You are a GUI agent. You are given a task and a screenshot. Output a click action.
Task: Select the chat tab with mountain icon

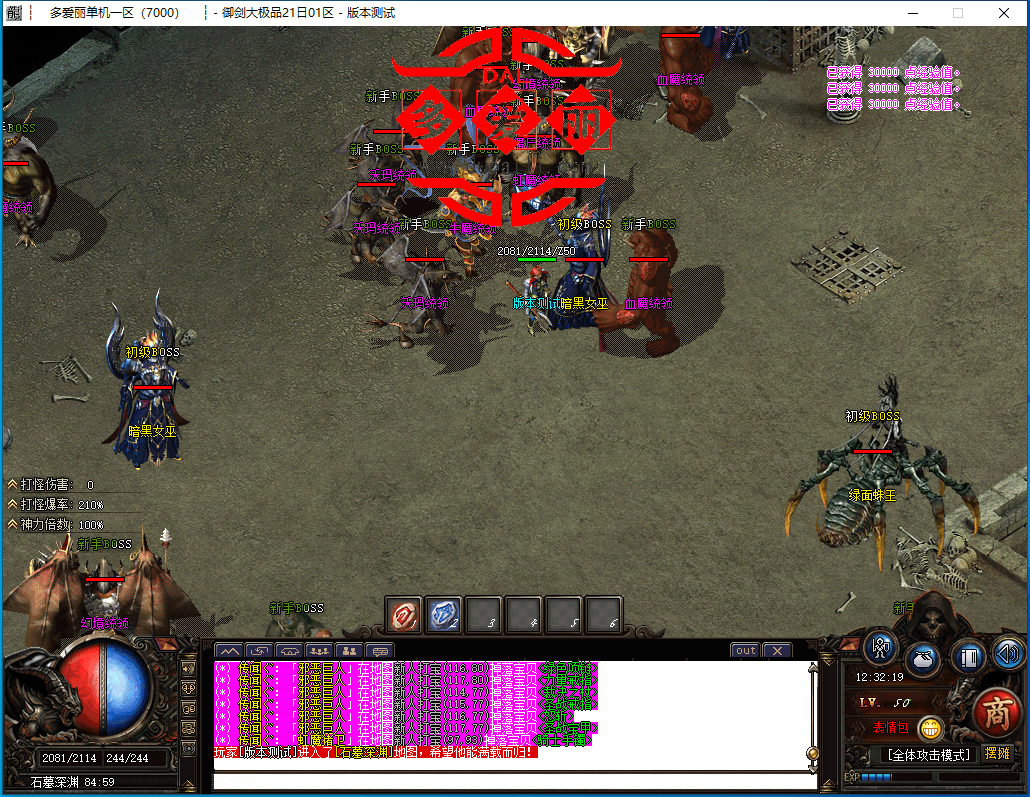pos(229,651)
